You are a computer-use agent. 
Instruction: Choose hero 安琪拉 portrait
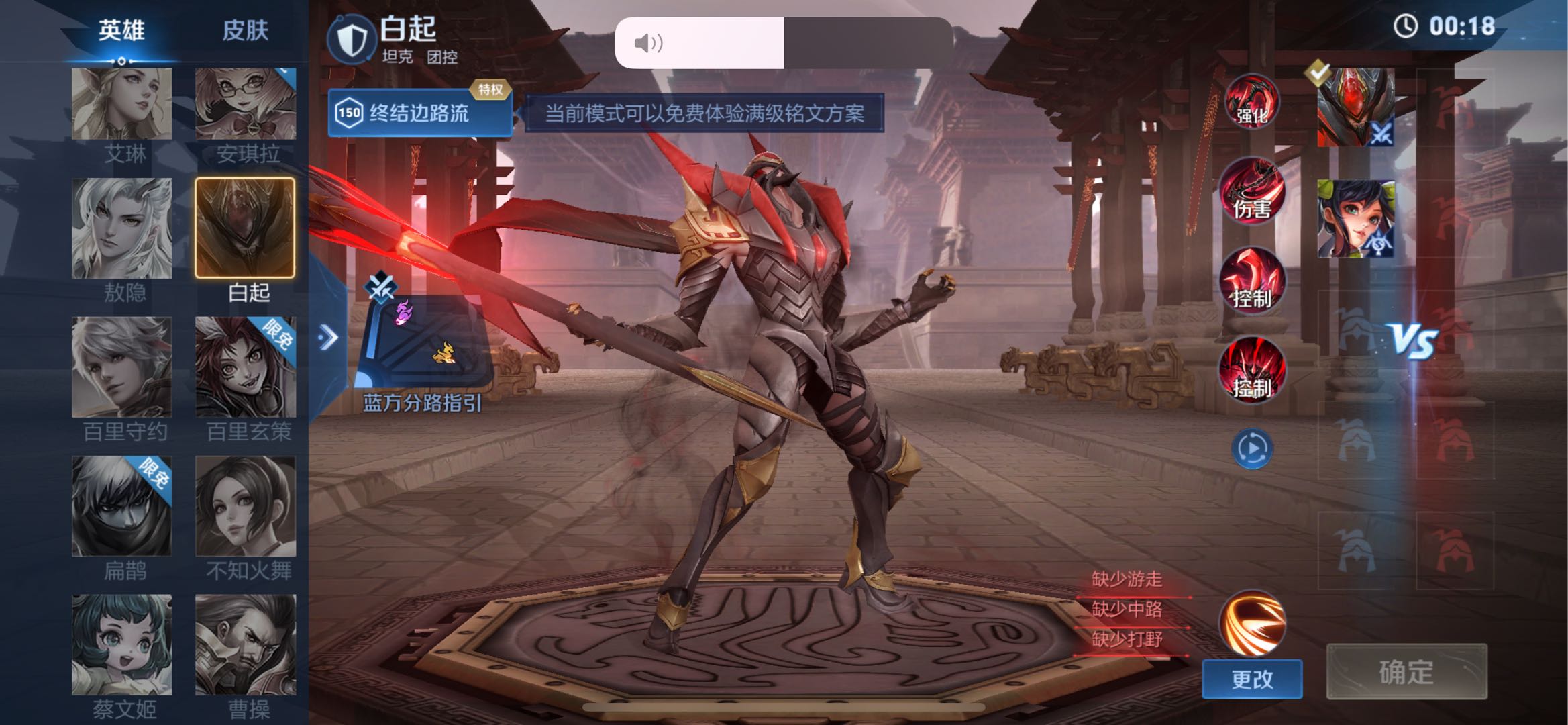(x=245, y=104)
